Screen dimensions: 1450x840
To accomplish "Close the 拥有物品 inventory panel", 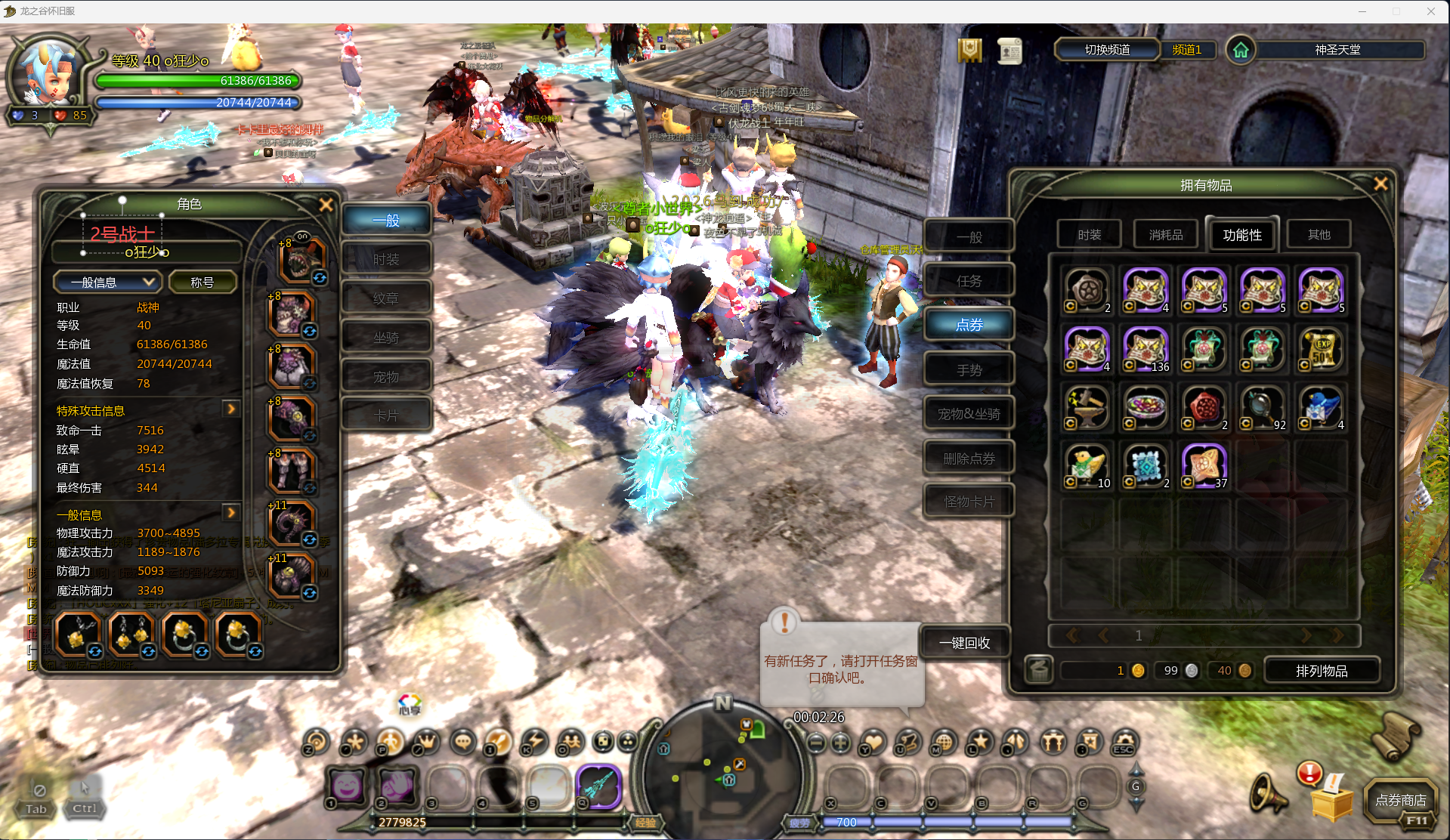I will click(x=1380, y=184).
